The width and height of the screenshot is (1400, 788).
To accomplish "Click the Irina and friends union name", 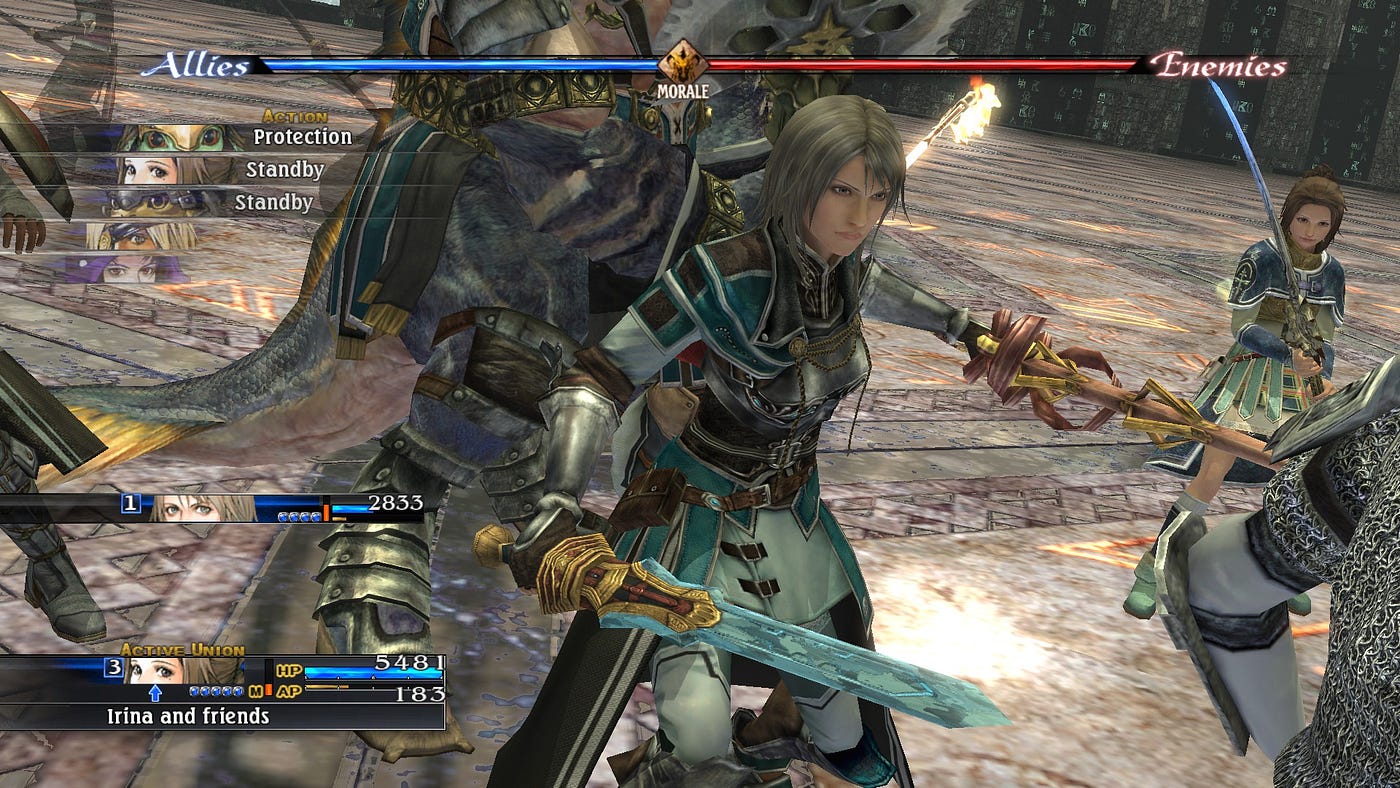I will point(188,716).
